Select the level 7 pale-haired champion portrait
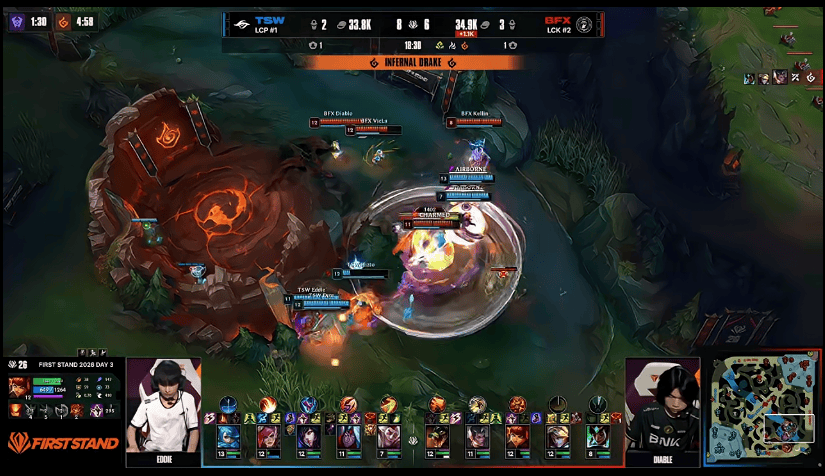Screen dimensions: 825x476 (386, 437)
